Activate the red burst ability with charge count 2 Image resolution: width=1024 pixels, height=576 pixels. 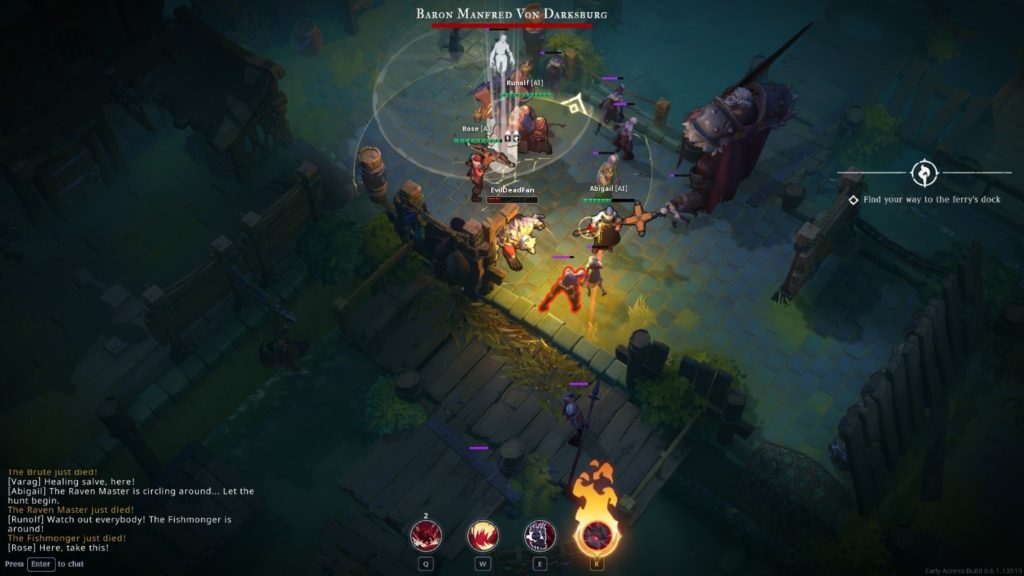[426, 536]
